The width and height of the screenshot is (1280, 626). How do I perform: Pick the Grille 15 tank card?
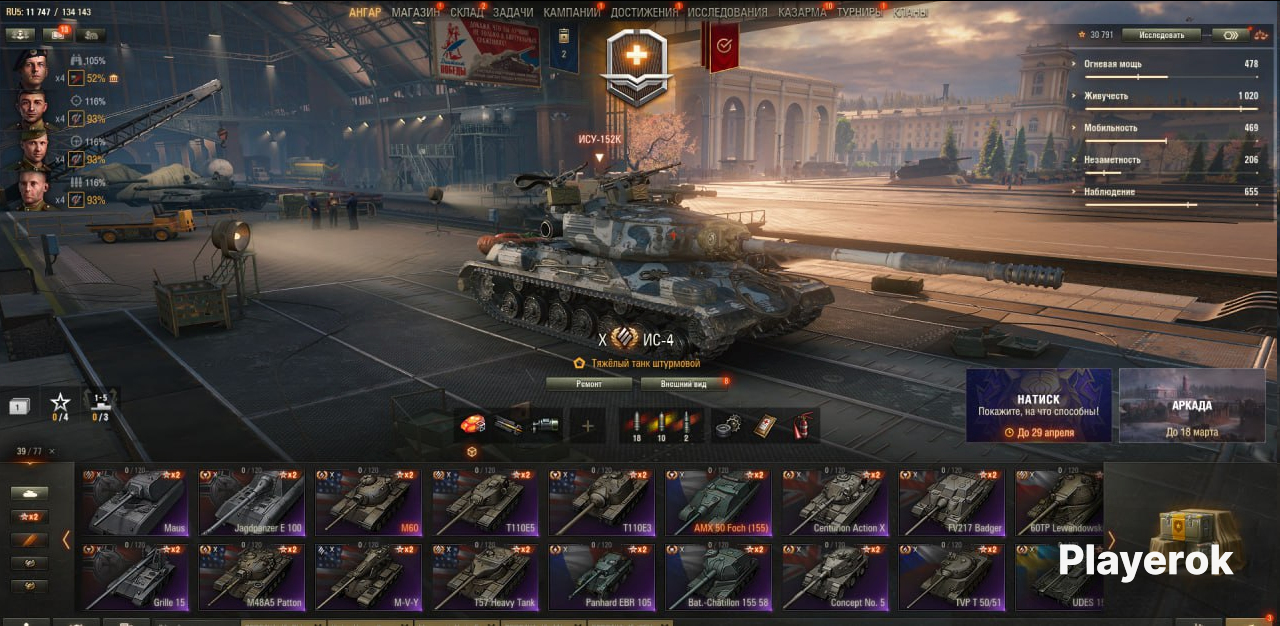click(134, 577)
